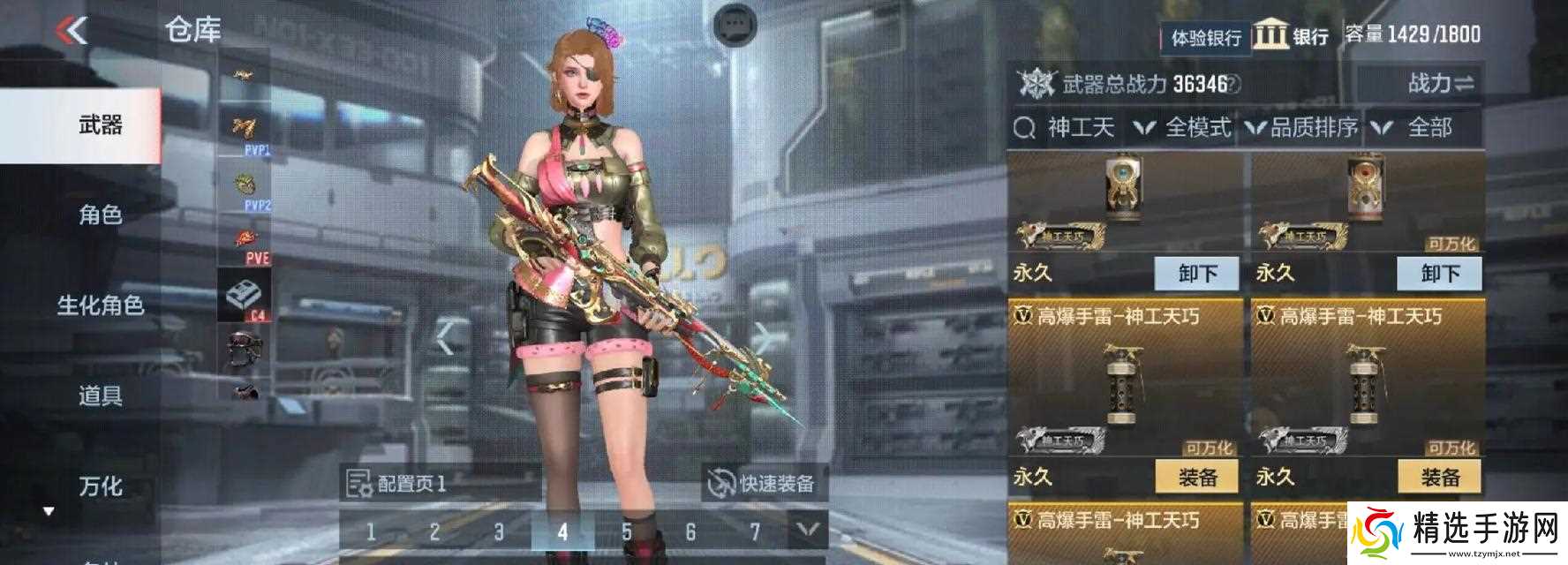Screen dimensions: 1568x565
Task: Toggle the 战力 power sort button
Action: click(1440, 84)
